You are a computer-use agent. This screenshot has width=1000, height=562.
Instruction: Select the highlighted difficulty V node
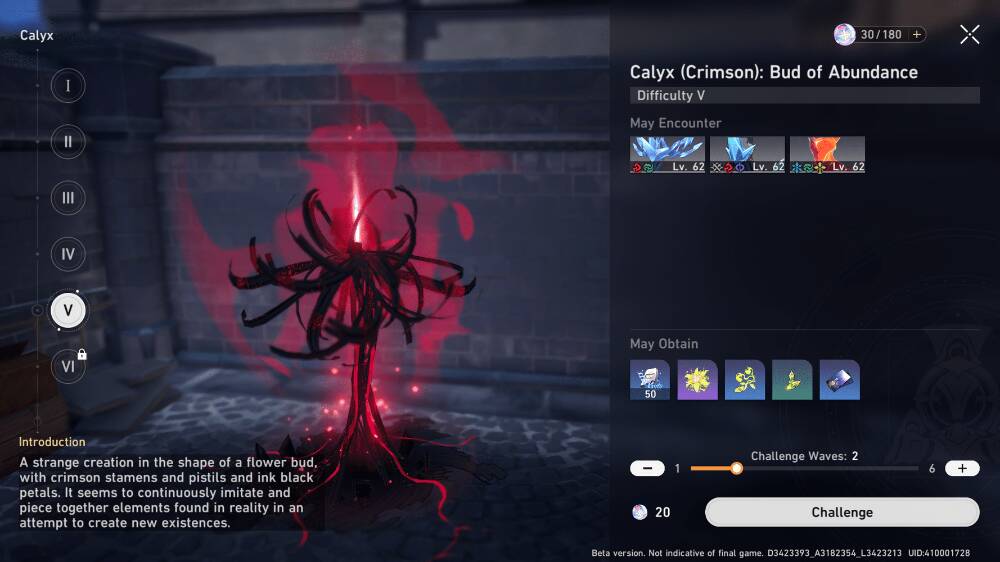pos(68,310)
